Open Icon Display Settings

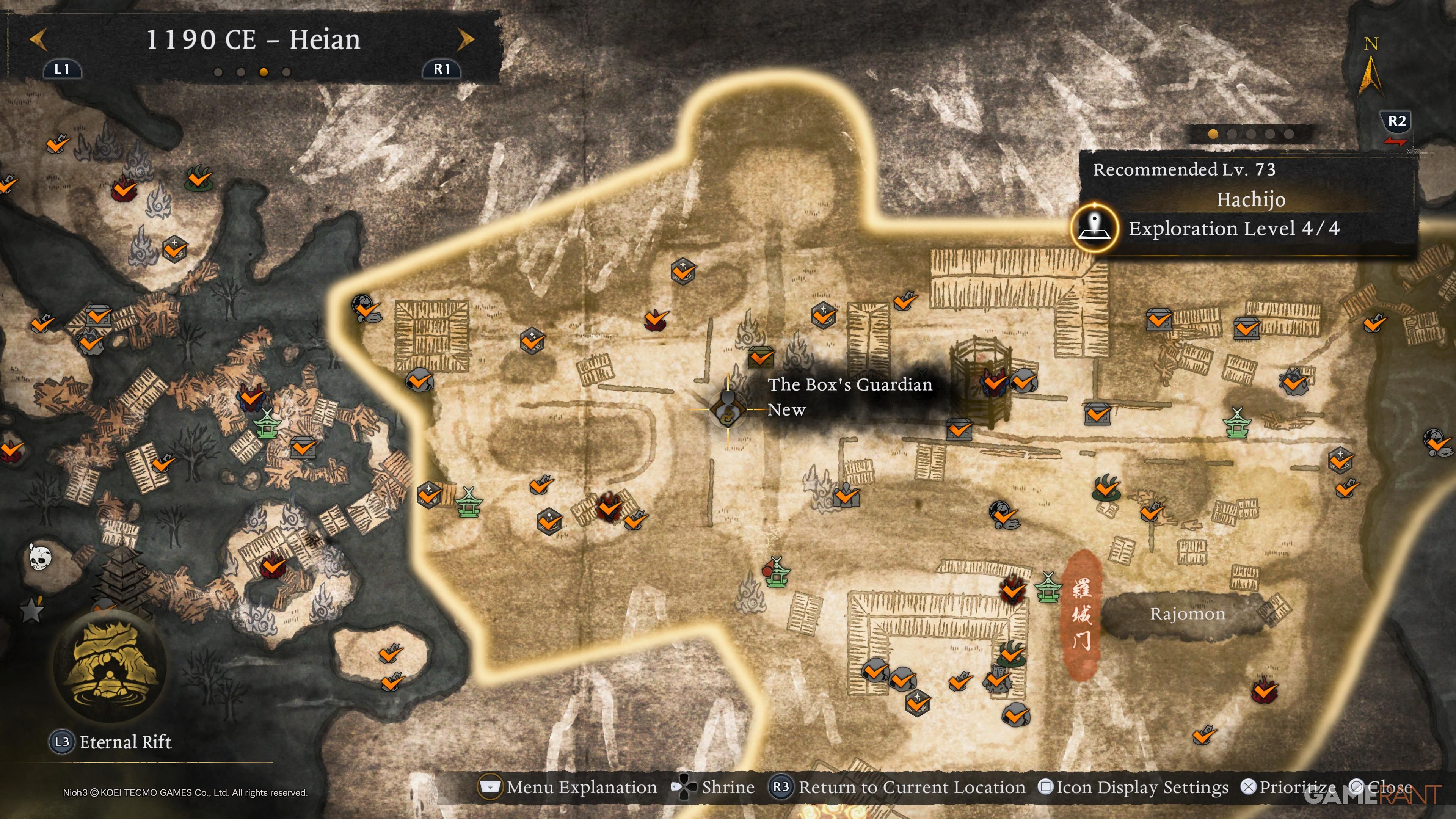coord(1134,787)
